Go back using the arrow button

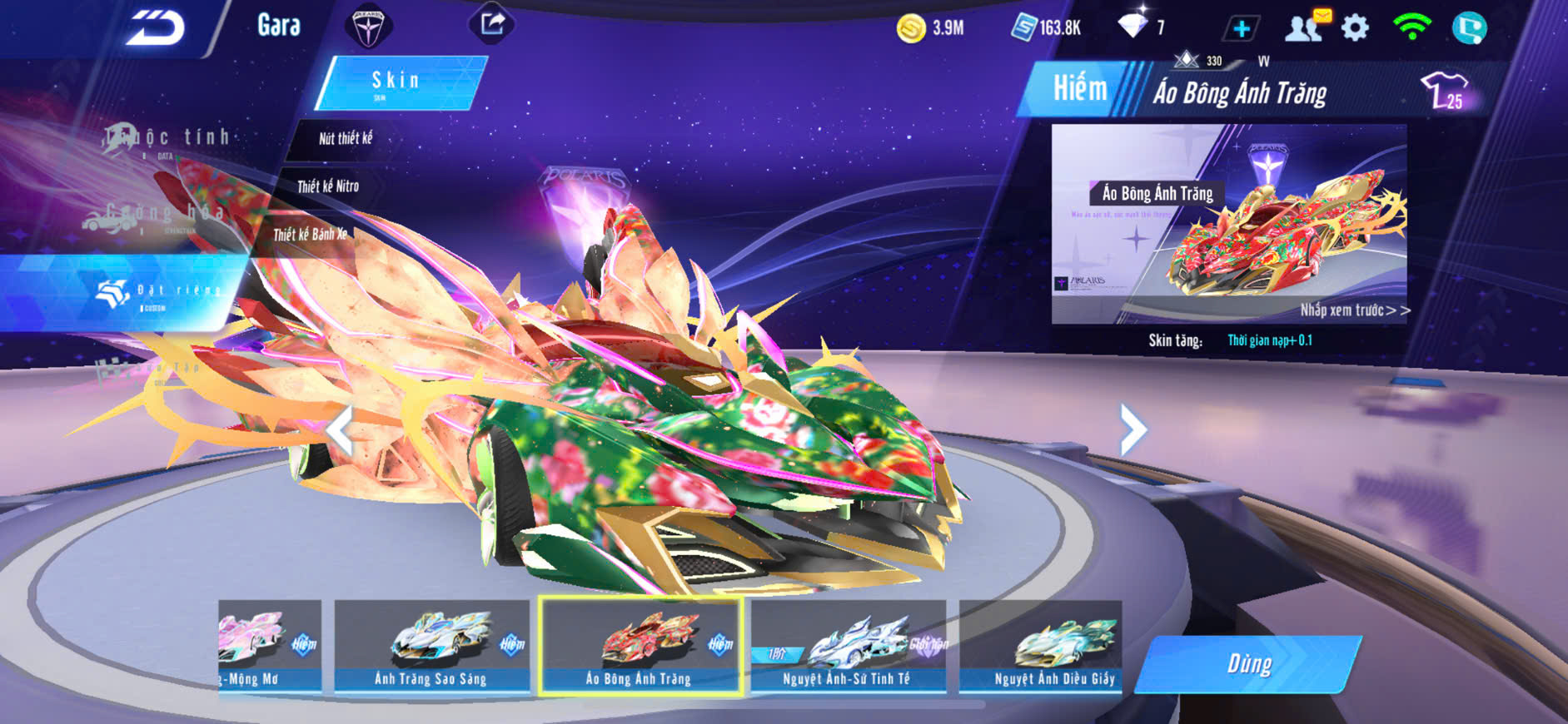pos(155,29)
